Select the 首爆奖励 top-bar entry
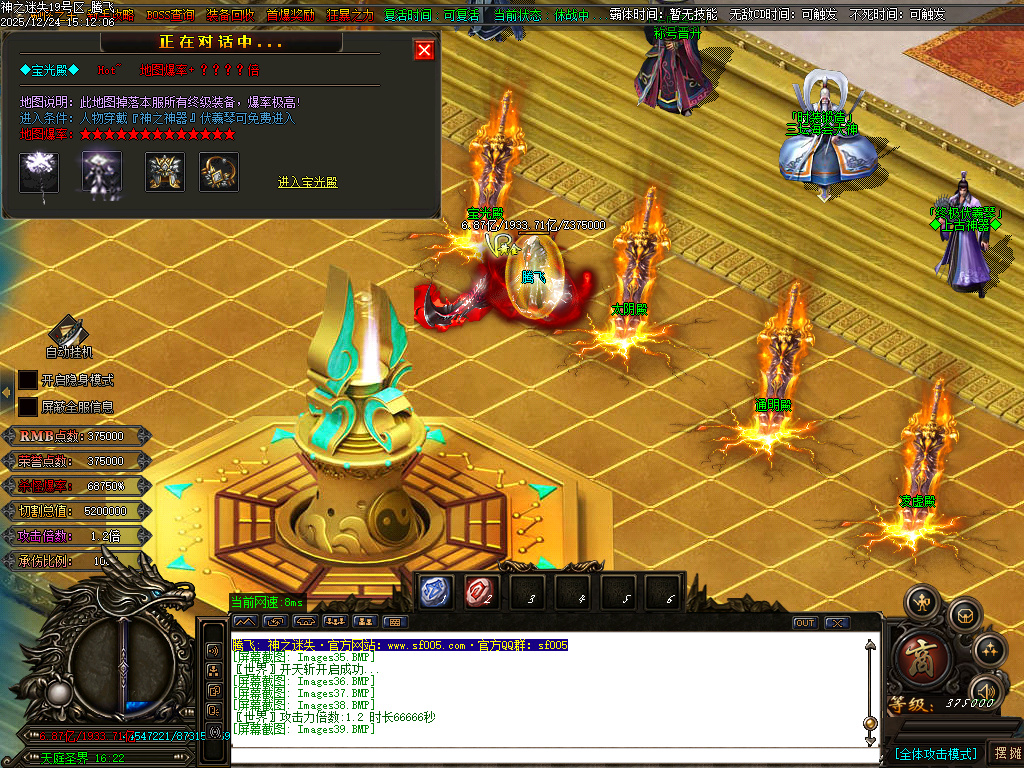 point(291,15)
